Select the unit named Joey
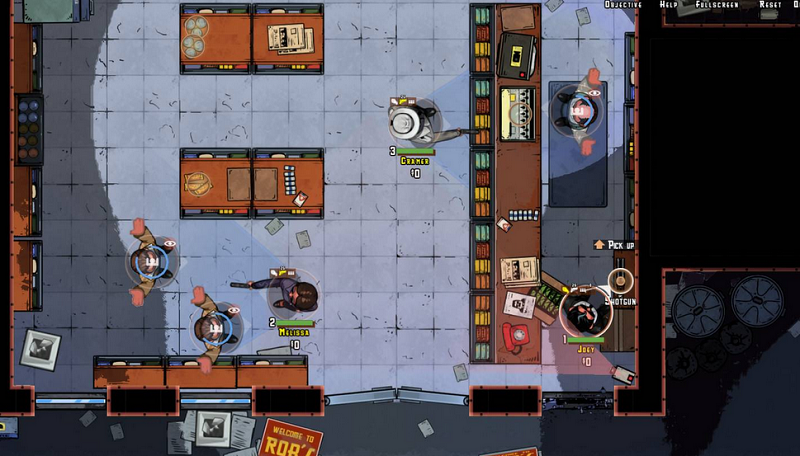Viewport: 800px width, 456px height. coord(583,313)
